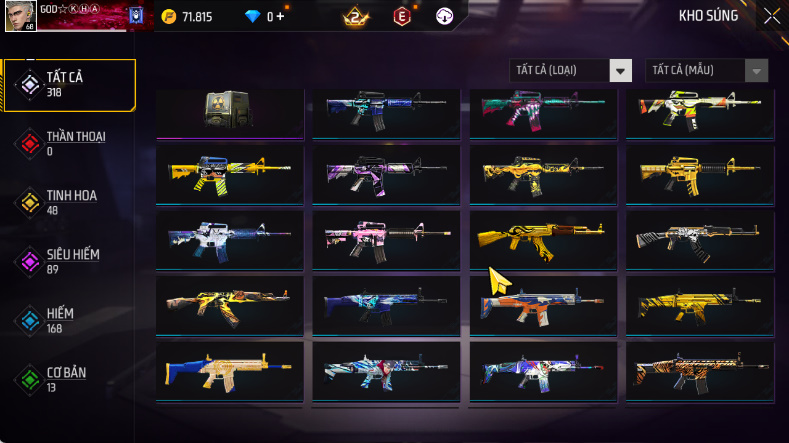Select the blue and beige SCAR skin

[x=229, y=370]
